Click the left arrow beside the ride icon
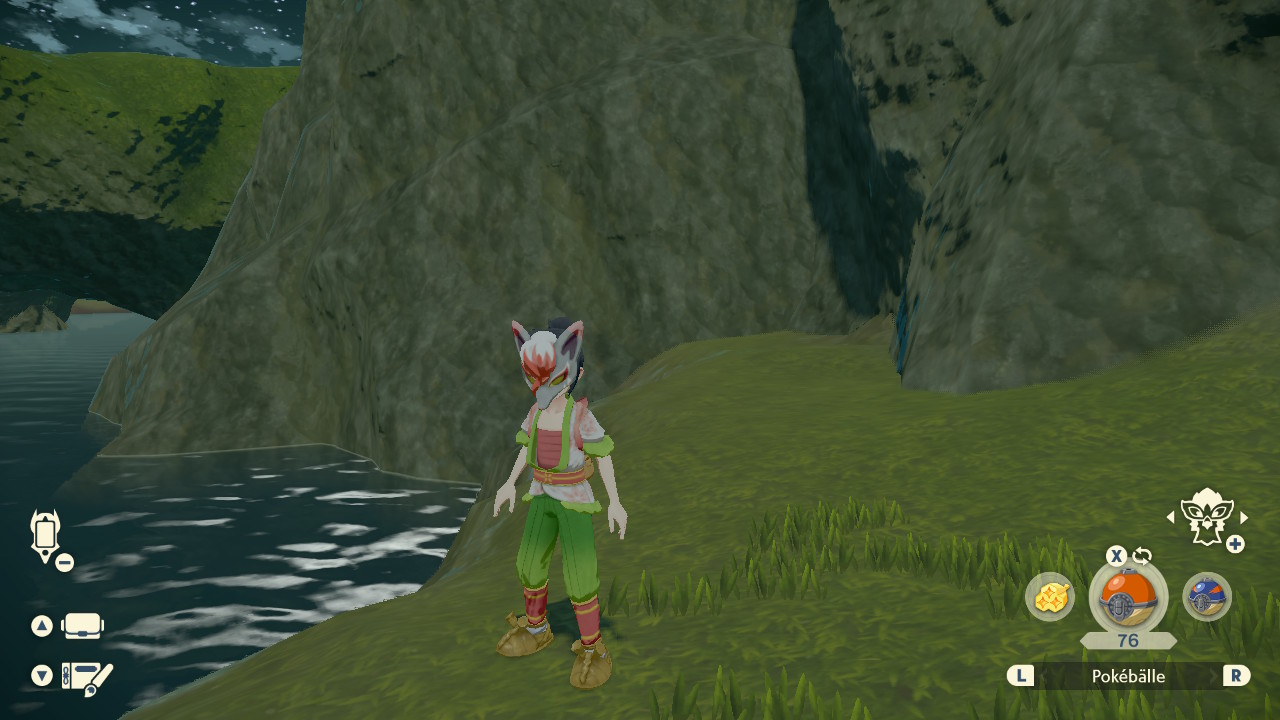Image resolution: width=1280 pixels, height=720 pixels. 1171,517
